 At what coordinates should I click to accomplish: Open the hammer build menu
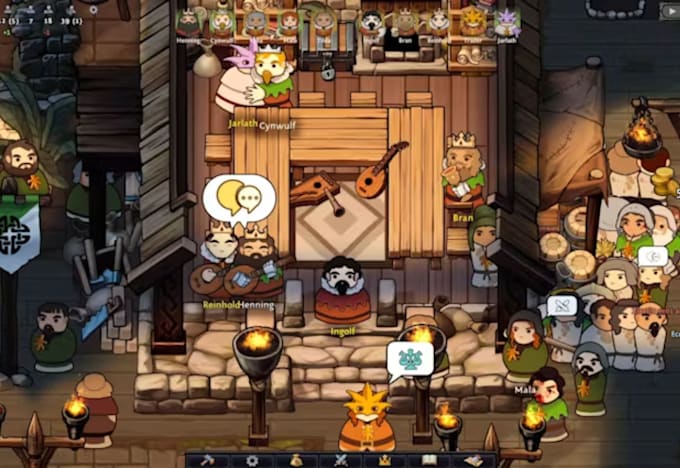[x=210, y=460]
